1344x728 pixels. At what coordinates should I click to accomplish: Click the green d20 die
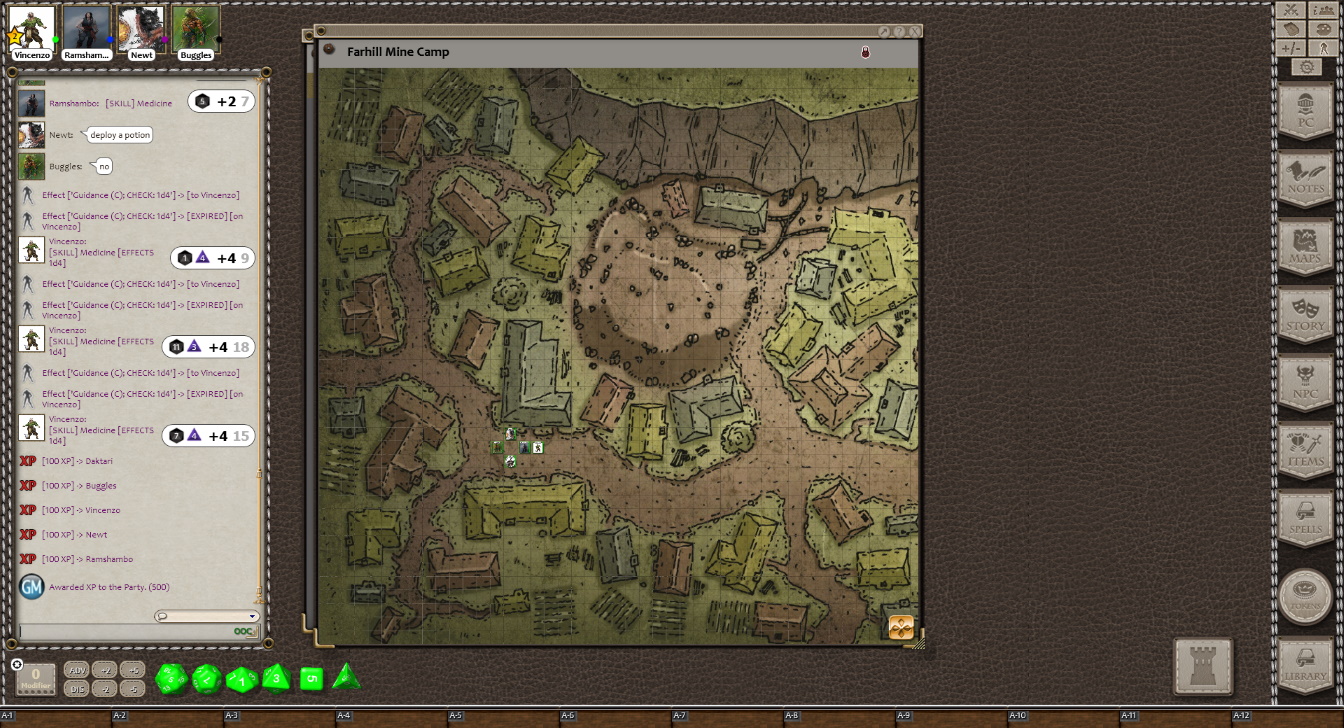[x=171, y=679]
